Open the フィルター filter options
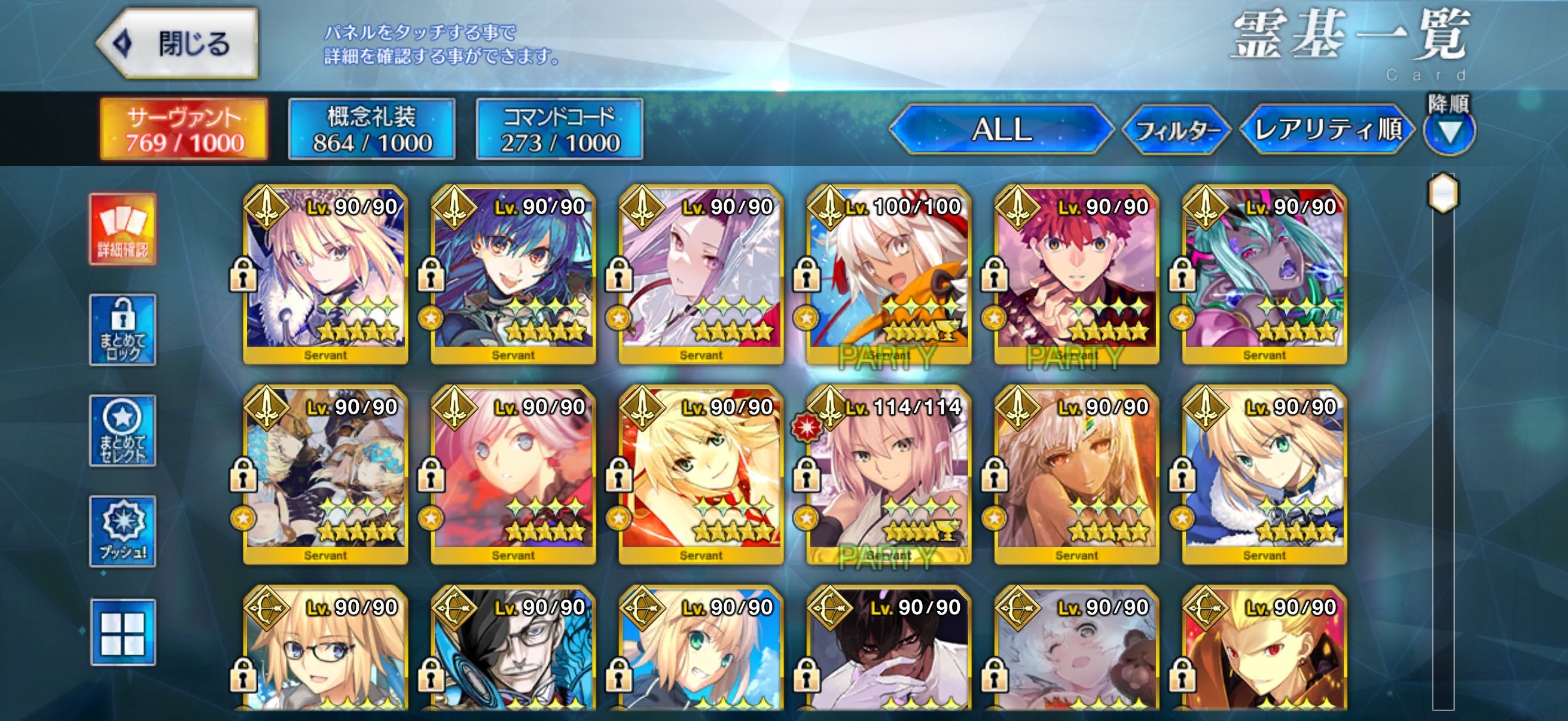Screen dimensions: 1568x721 [1177, 130]
